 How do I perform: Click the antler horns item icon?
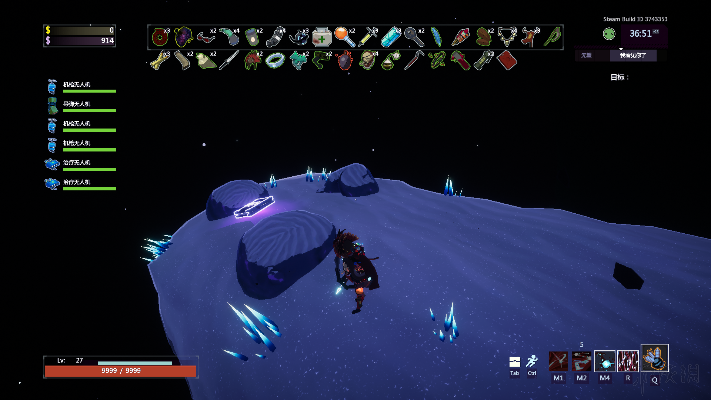click(x=529, y=37)
